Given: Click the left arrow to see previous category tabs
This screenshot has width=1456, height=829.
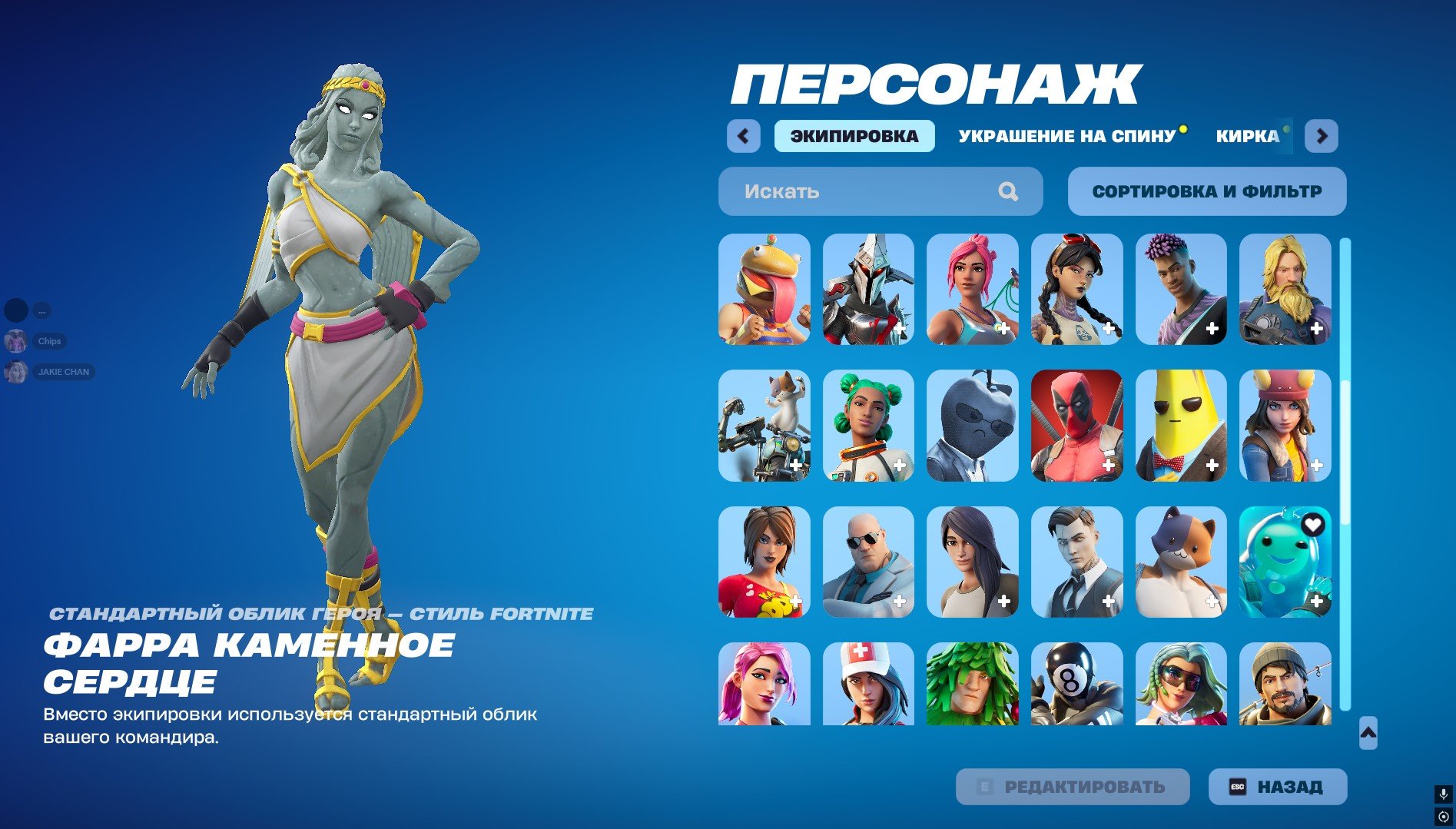Looking at the screenshot, I should (x=742, y=135).
